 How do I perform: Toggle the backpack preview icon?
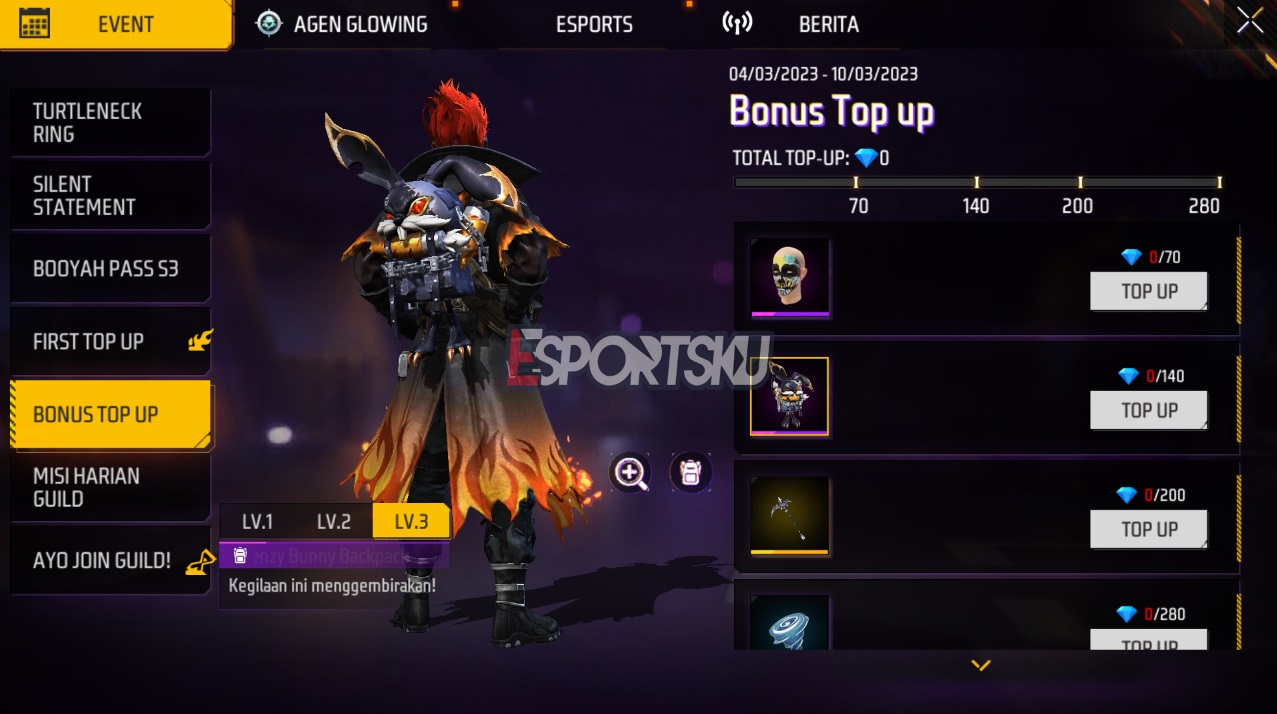(690, 473)
